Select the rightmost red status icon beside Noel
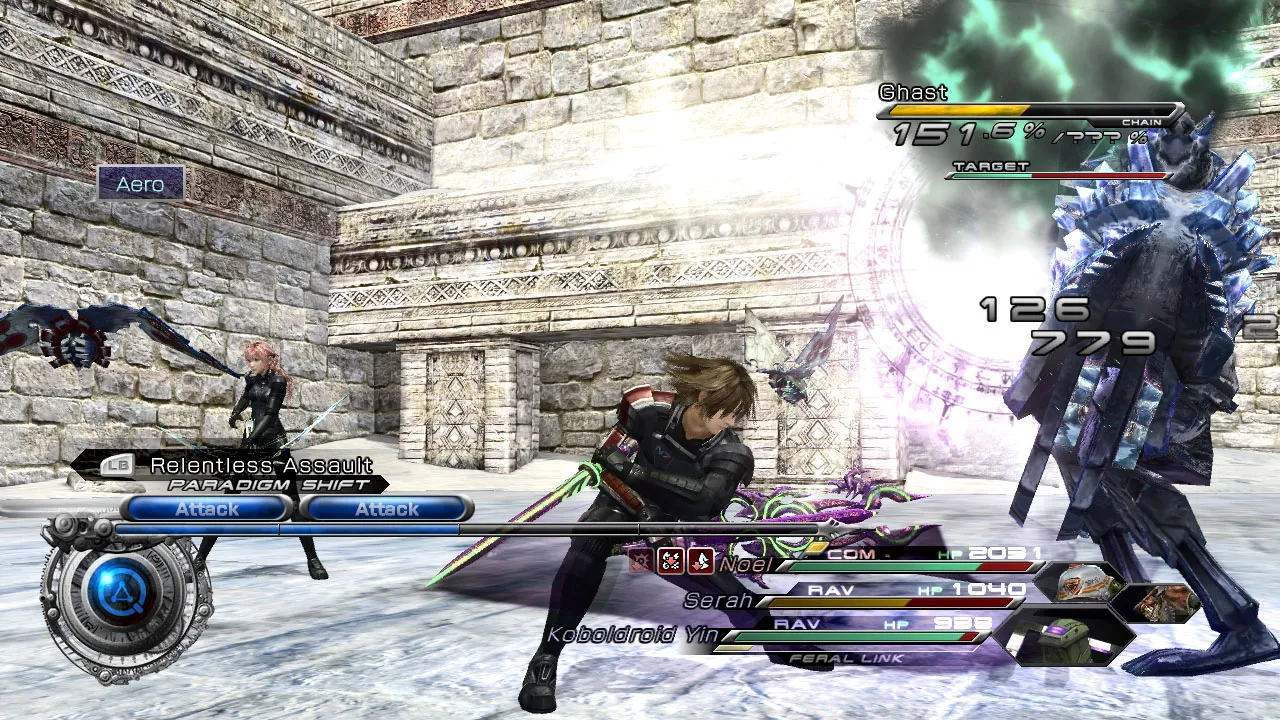 point(700,562)
